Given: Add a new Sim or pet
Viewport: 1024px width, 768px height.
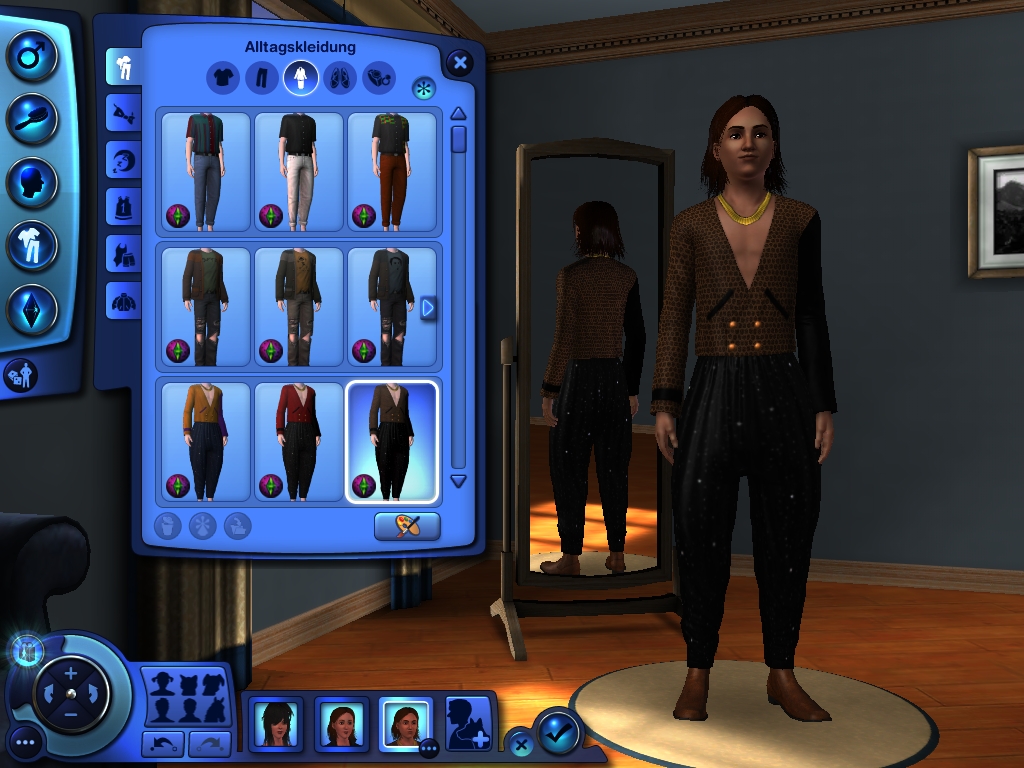Looking at the screenshot, I should (x=468, y=723).
